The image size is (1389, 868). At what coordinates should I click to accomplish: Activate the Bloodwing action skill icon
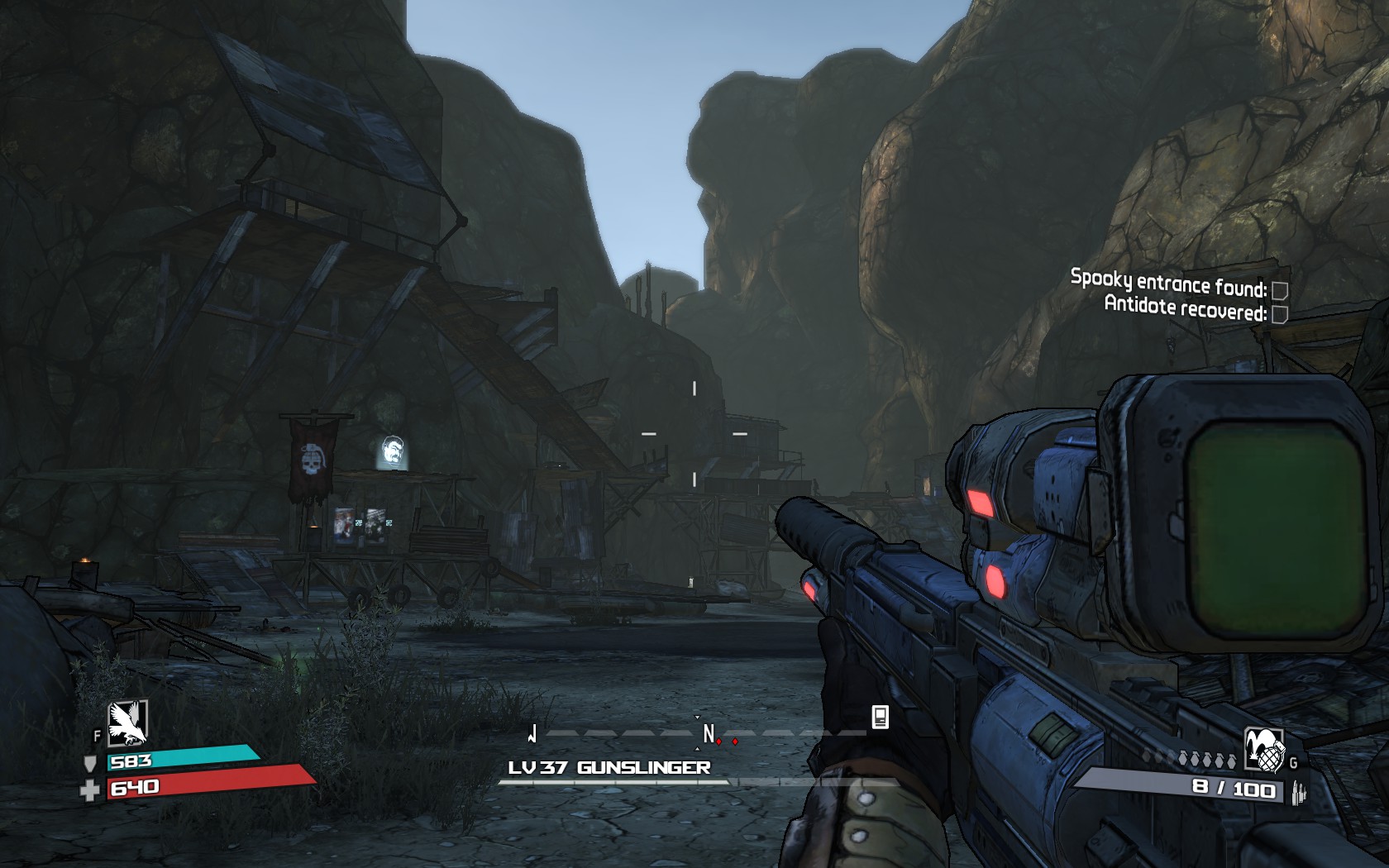pyautogui.click(x=128, y=723)
